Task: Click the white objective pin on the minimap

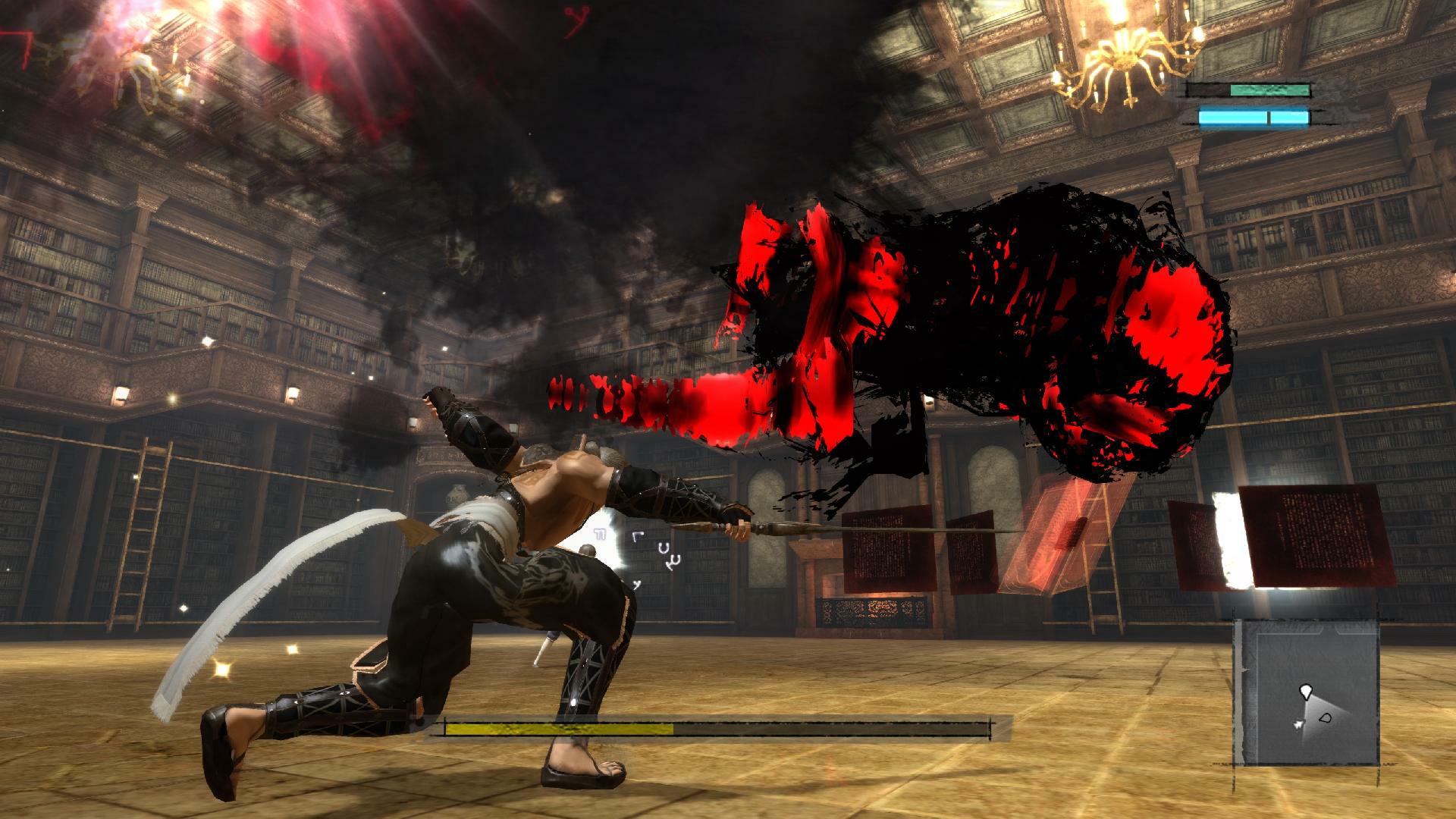Action: (x=1306, y=692)
